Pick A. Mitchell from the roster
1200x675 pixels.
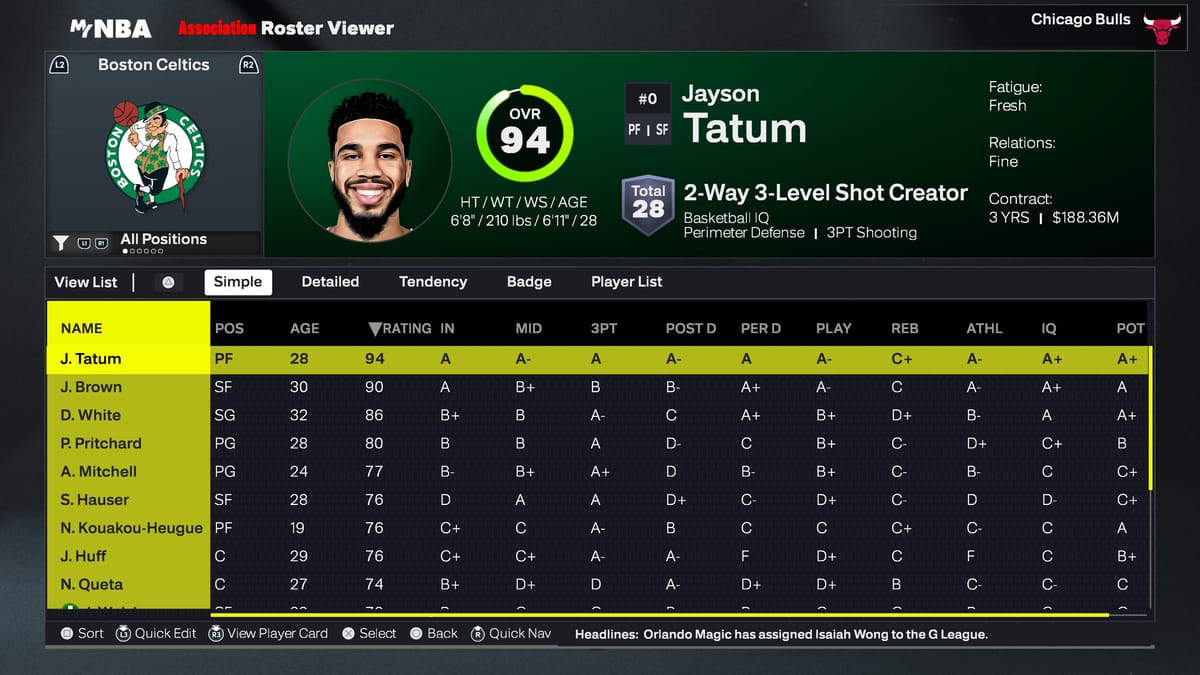[x=99, y=471]
